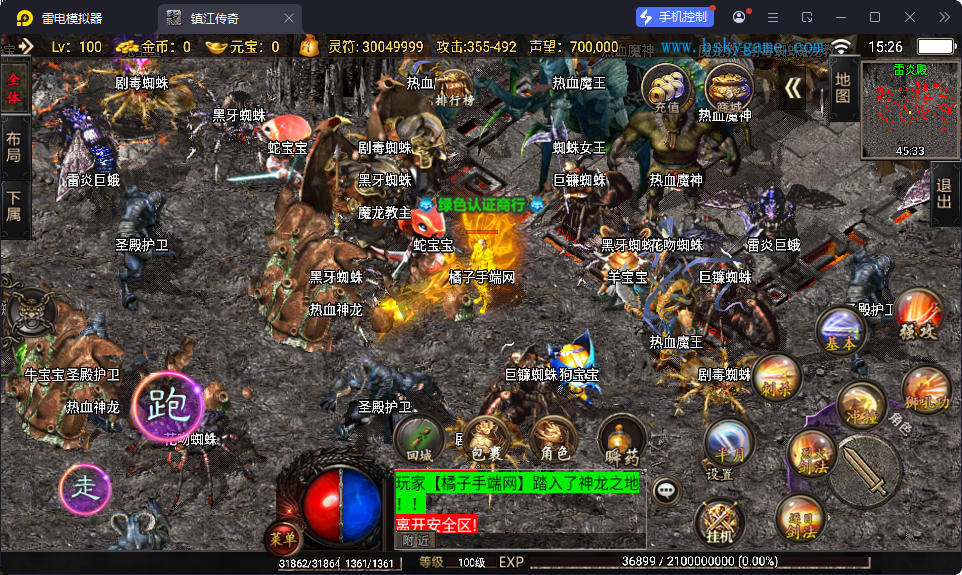The width and height of the screenshot is (962, 575).
Task: Open the 手机控制 phone control button
Action: 674,17
